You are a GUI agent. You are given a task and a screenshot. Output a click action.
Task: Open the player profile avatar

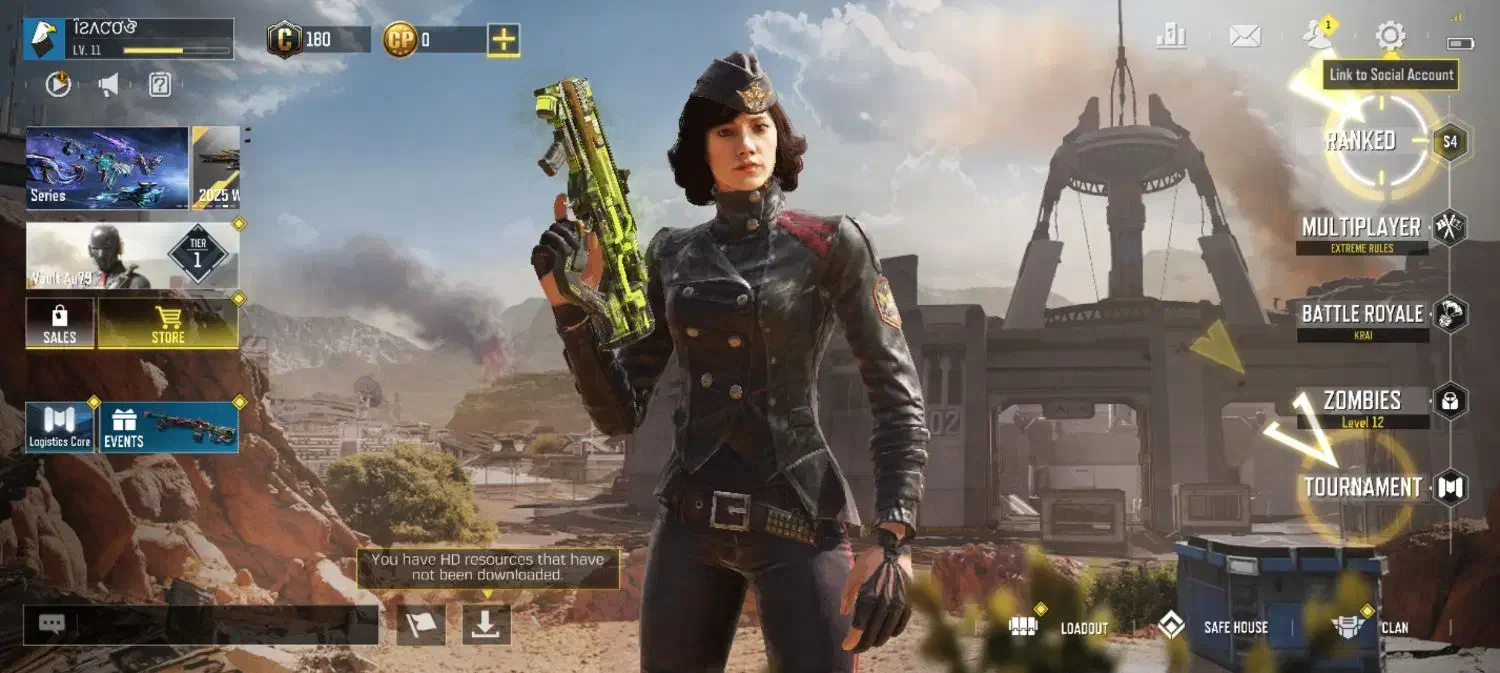click(44, 40)
